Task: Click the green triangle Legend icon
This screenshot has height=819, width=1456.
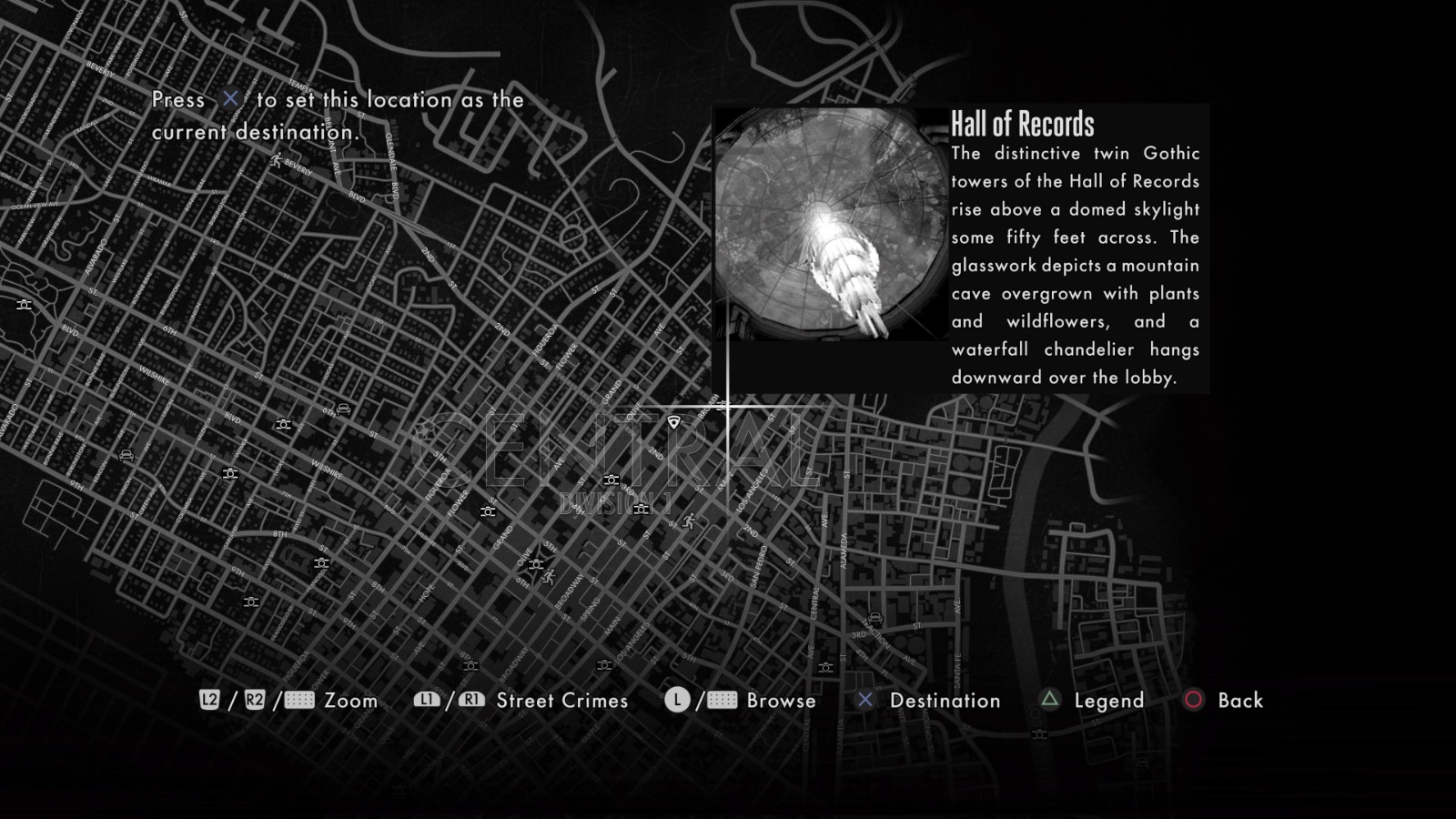Action: coord(1048,701)
